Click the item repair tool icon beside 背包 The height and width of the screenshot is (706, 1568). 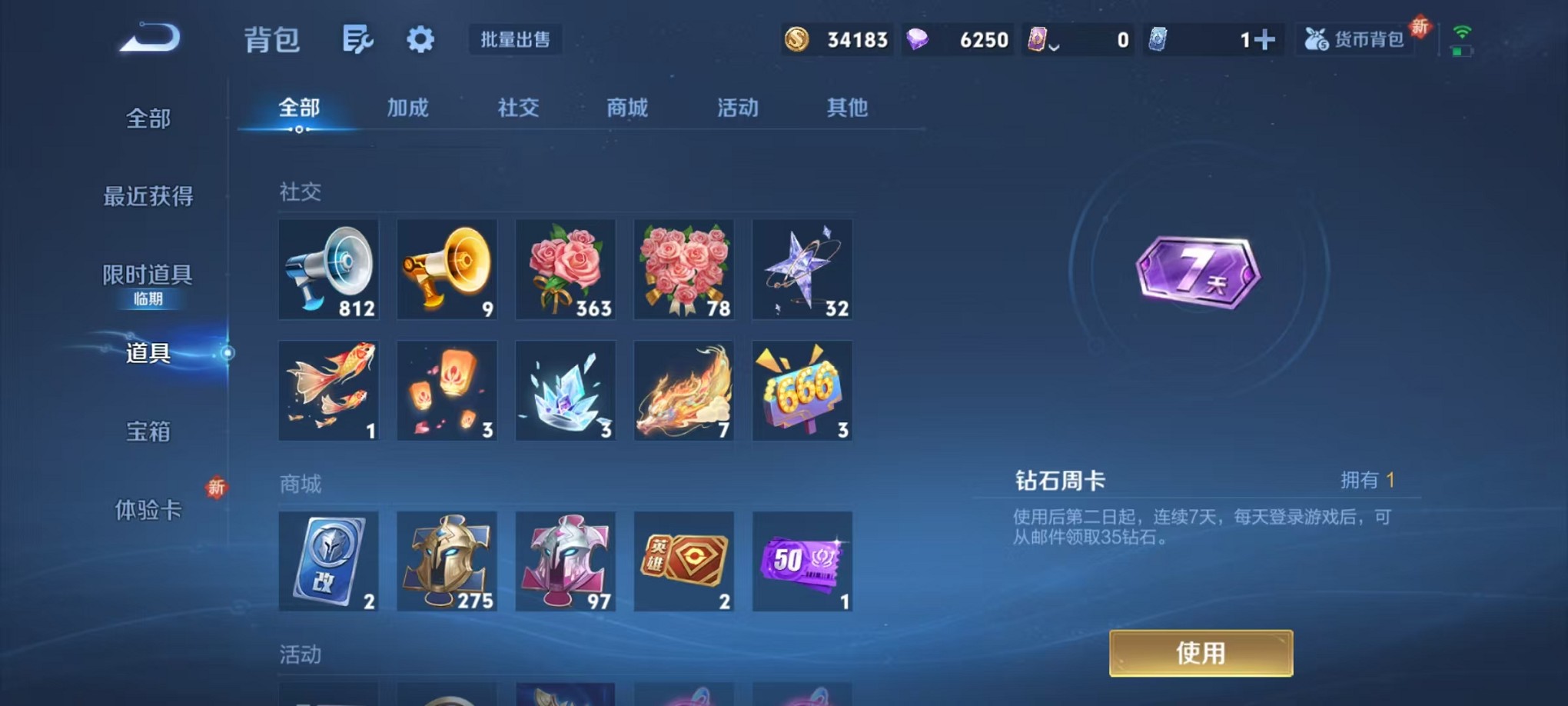357,38
